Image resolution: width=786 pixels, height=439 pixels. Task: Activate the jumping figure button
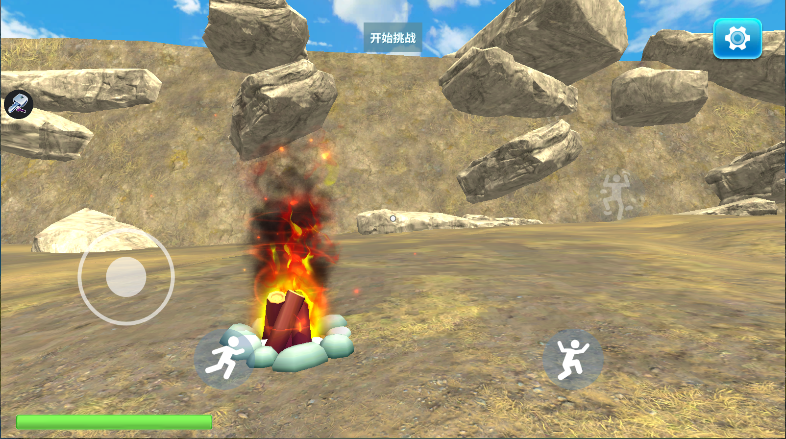(x=573, y=358)
